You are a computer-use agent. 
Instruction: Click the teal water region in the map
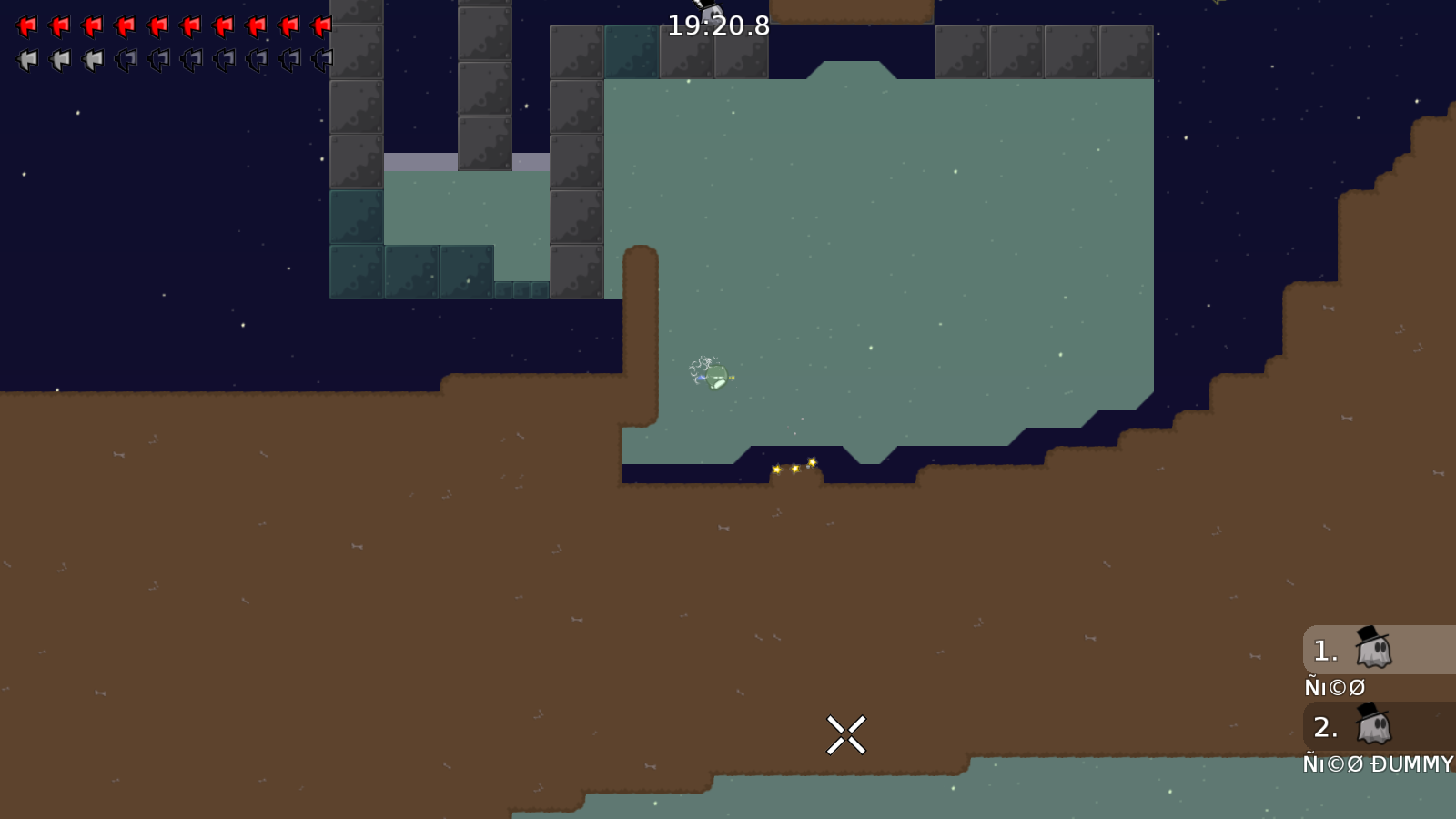click(x=883, y=255)
